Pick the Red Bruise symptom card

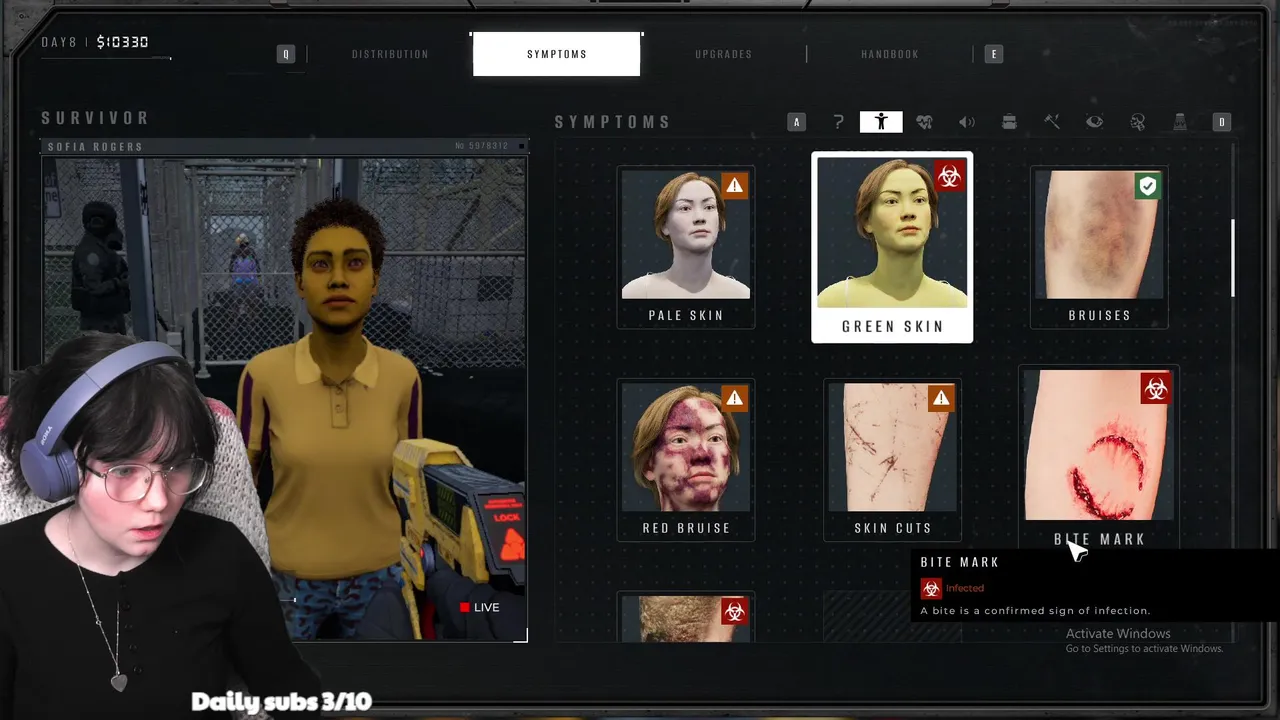click(686, 459)
